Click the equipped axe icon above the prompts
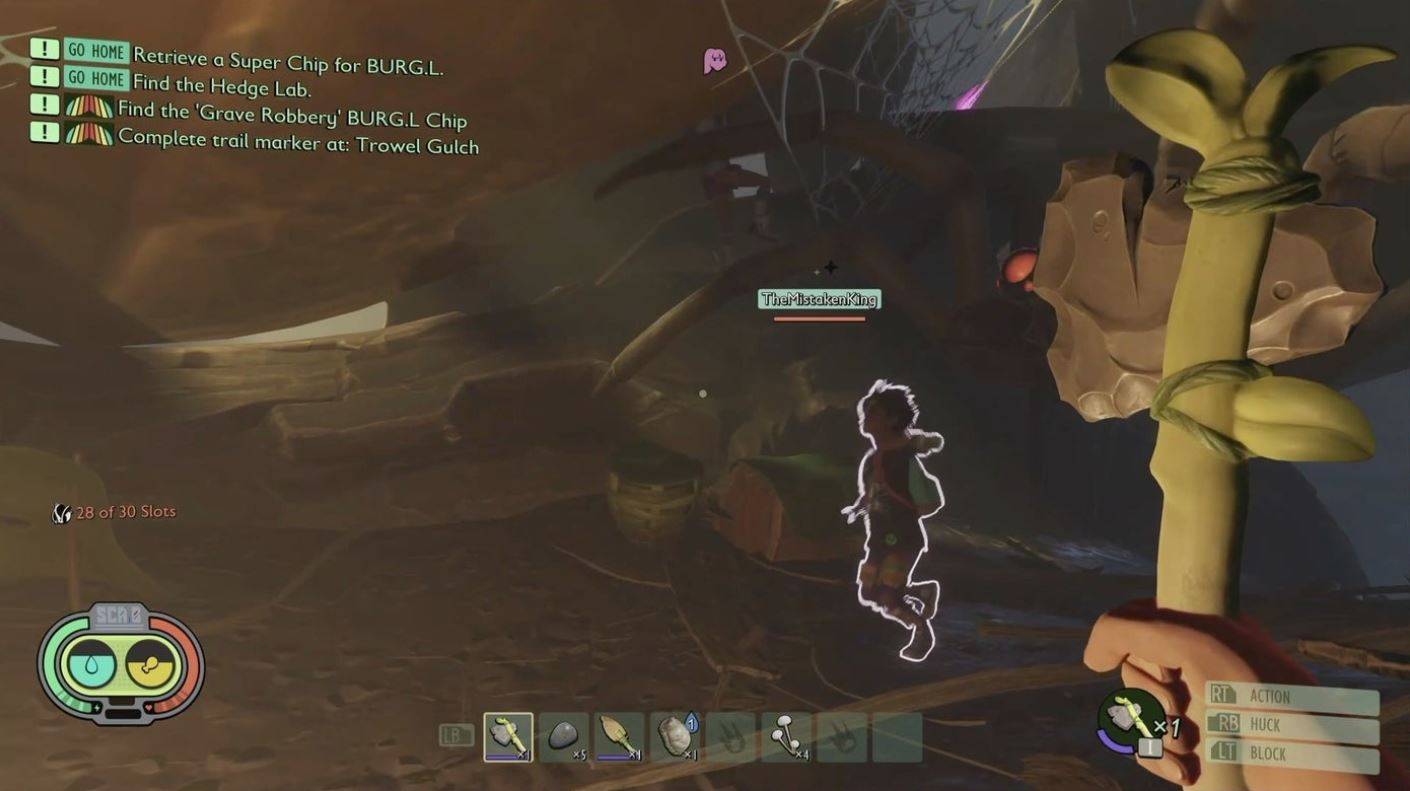This screenshot has width=1410, height=791. [x=1132, y=718]
